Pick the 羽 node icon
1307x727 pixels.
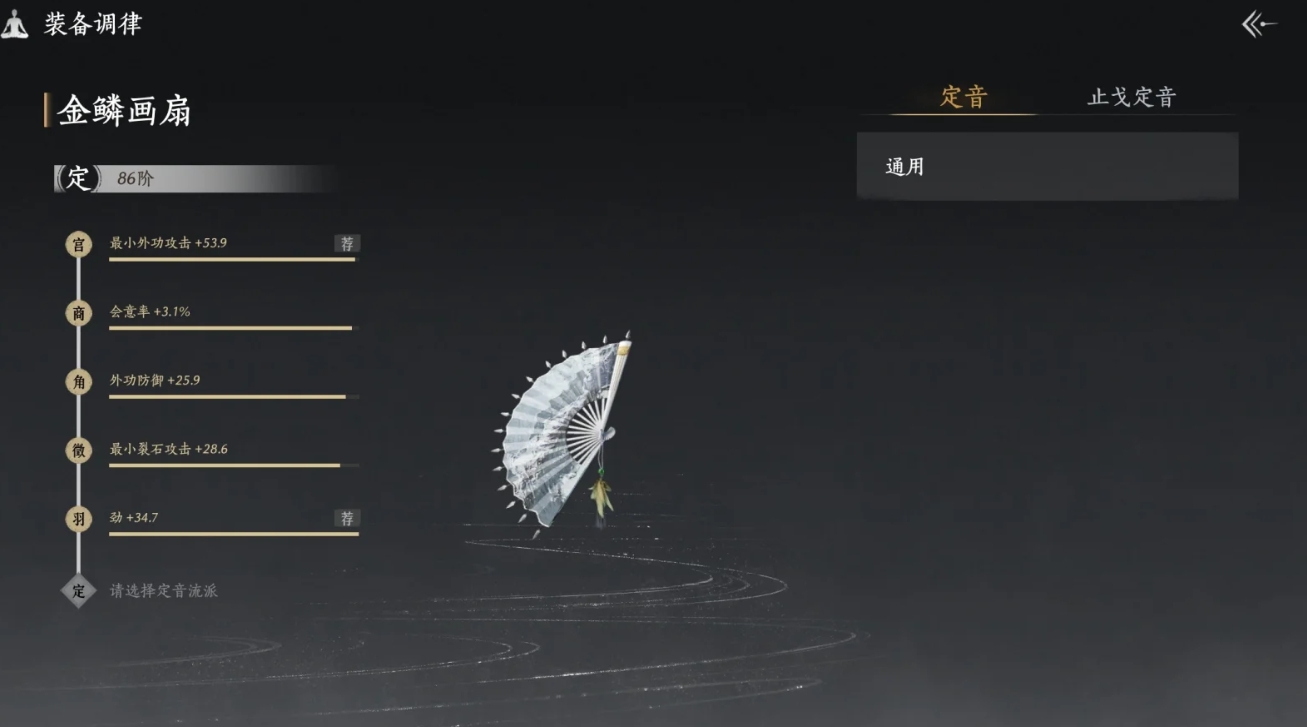coord(78,520)
